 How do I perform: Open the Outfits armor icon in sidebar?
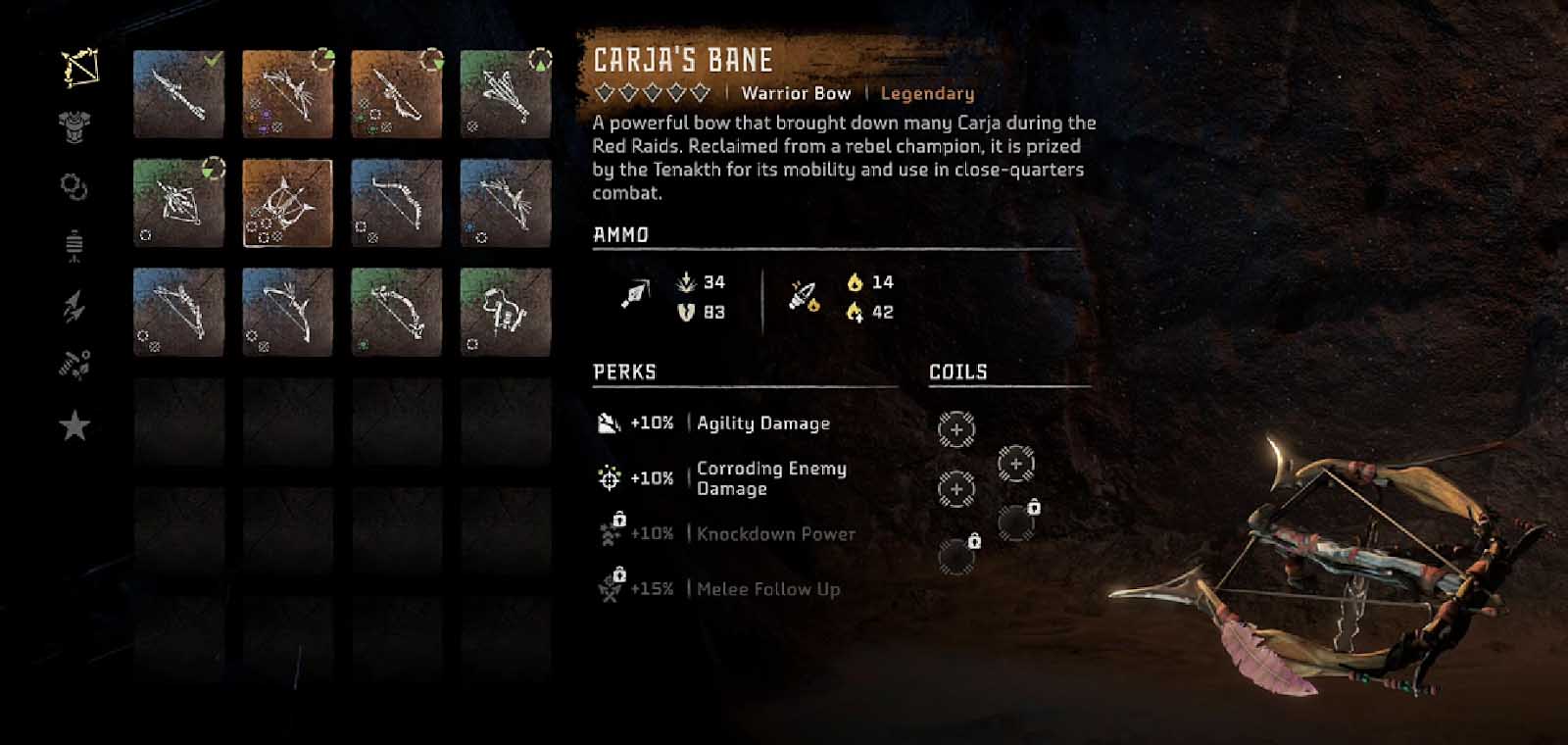(x=76, y=125)
